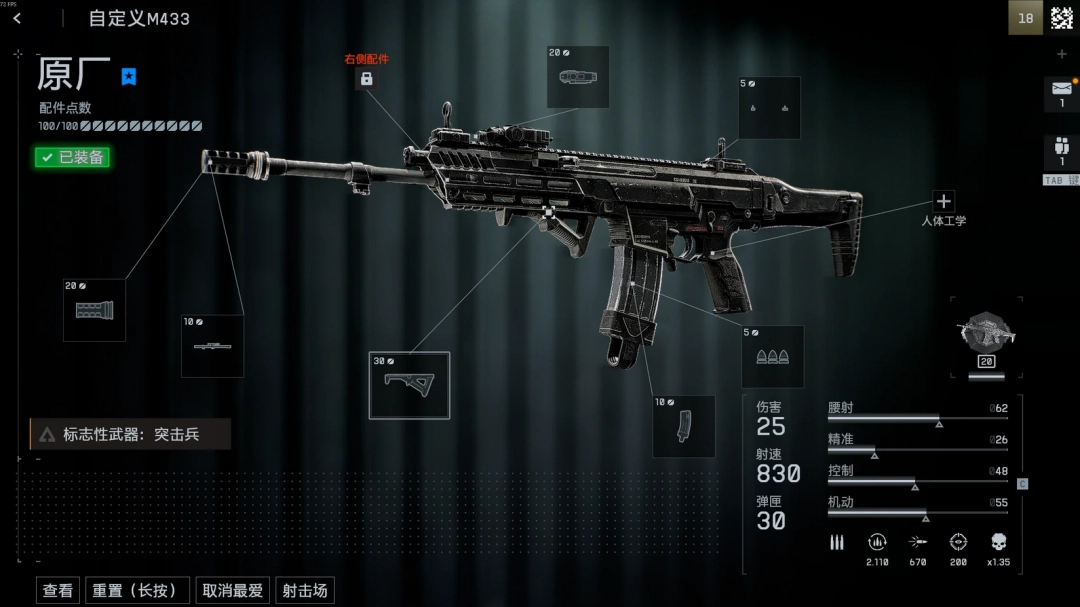The width and height of the screenshot is (1080, 607).
Task: Click the locked 右侧配件 right accessory slot
Action: [x=366, y=78]
